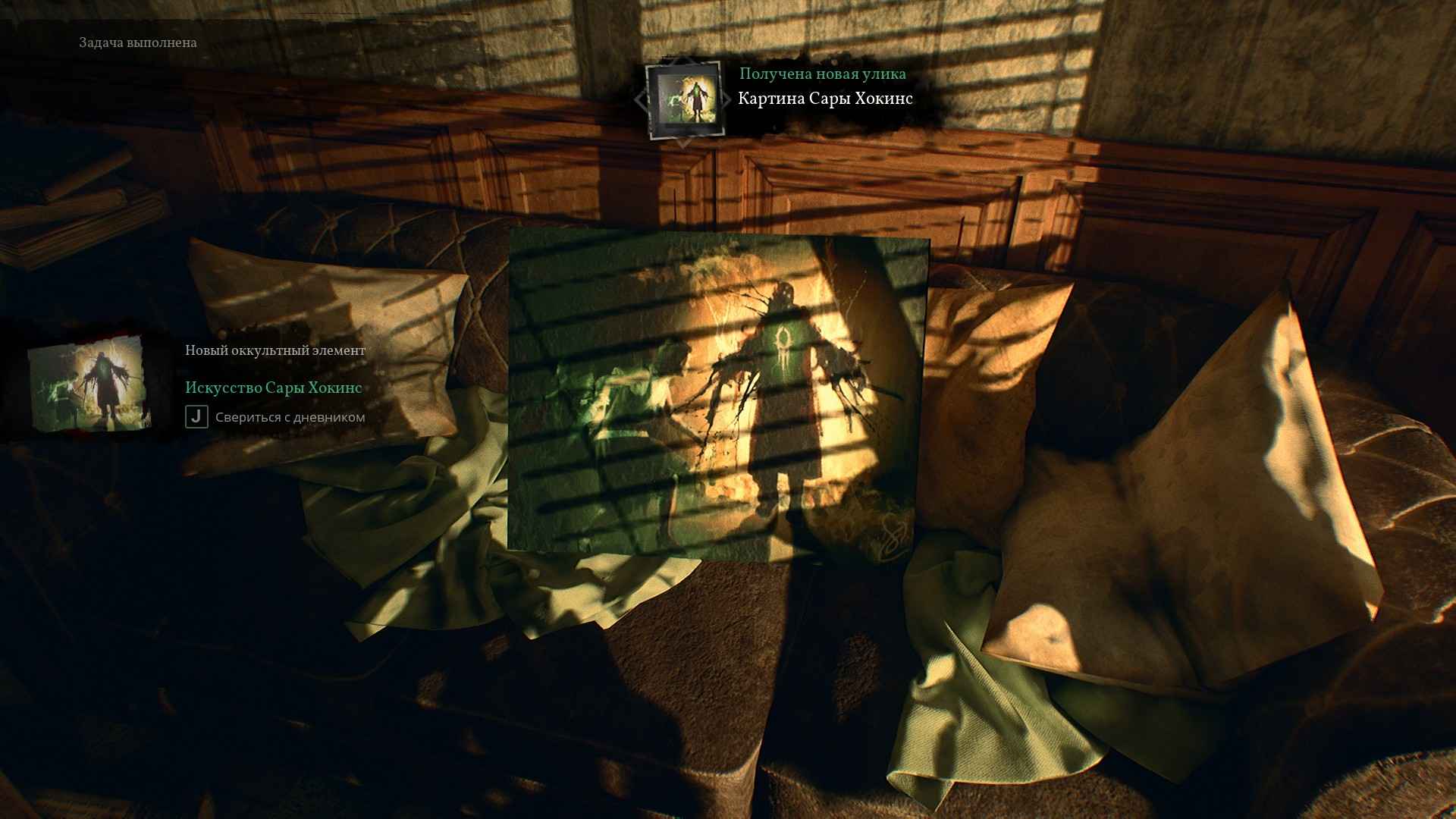Select the 'Картина Сары Хокинс' clue notification title
1456x819 pixels.
(x=825, y=99)
